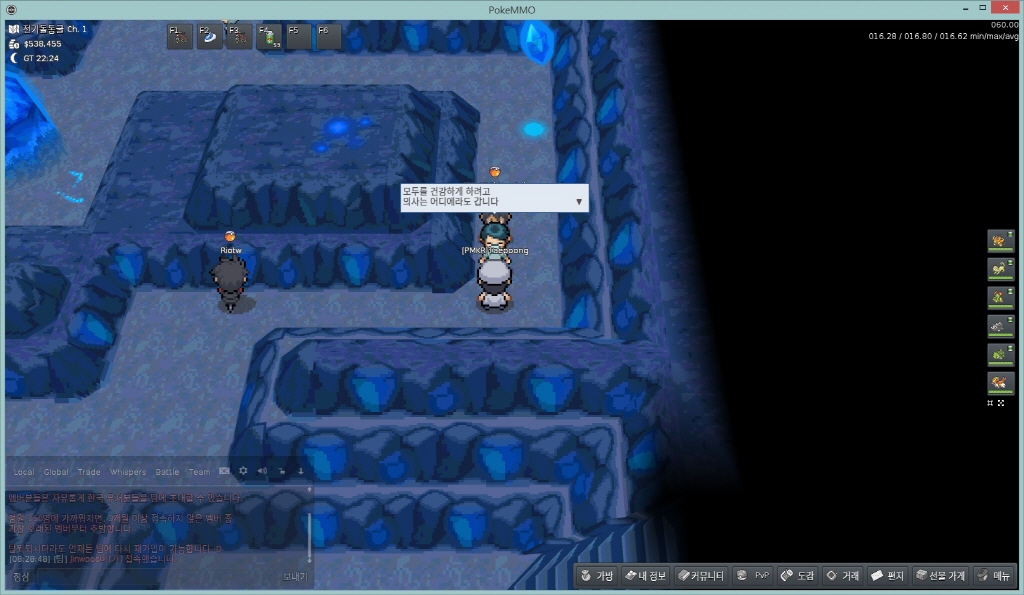Viewport: 1024px width, 595px height.
Task: Switch to the Whispers chat tab
Action: [127, 472]
